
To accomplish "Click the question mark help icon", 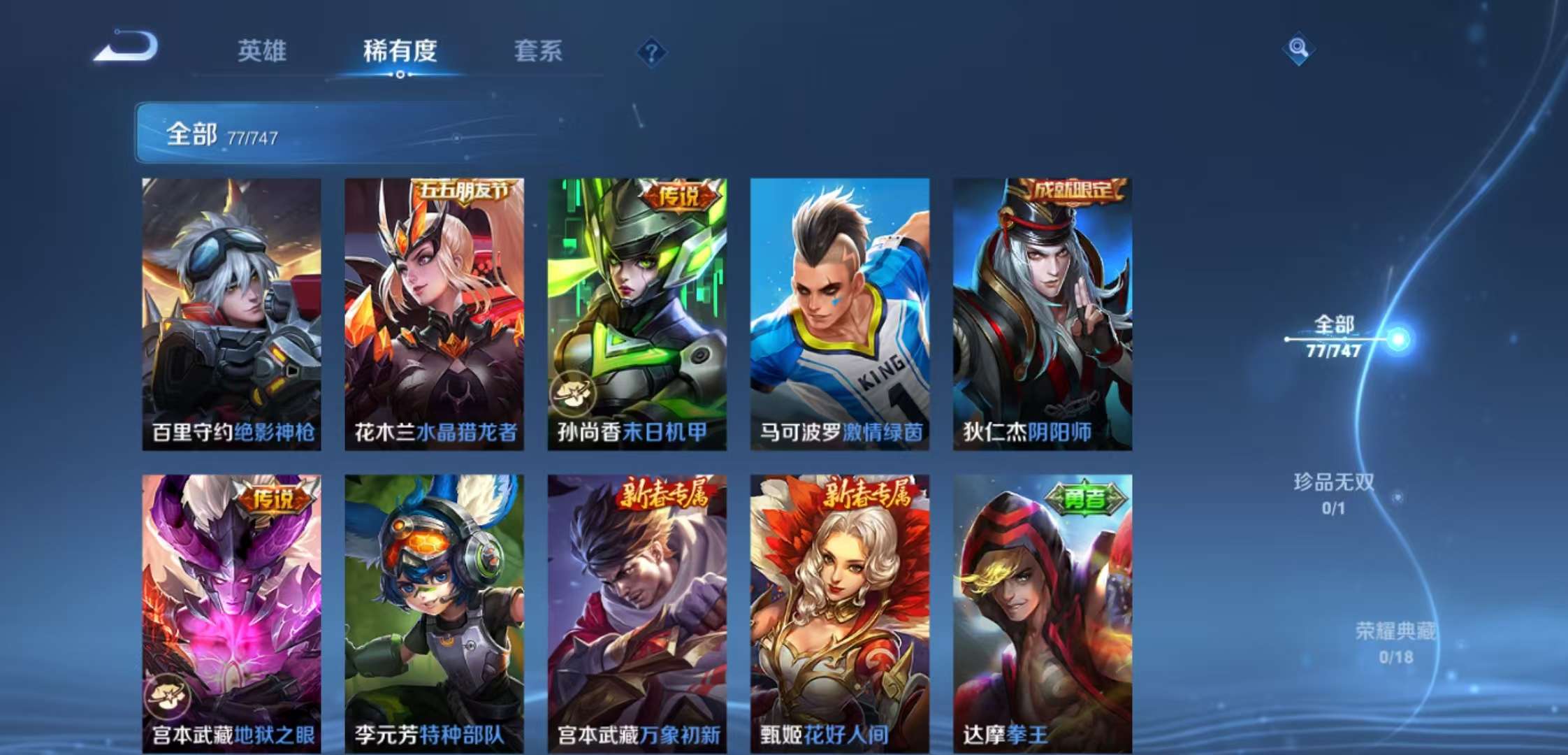I will coord(651,50).
